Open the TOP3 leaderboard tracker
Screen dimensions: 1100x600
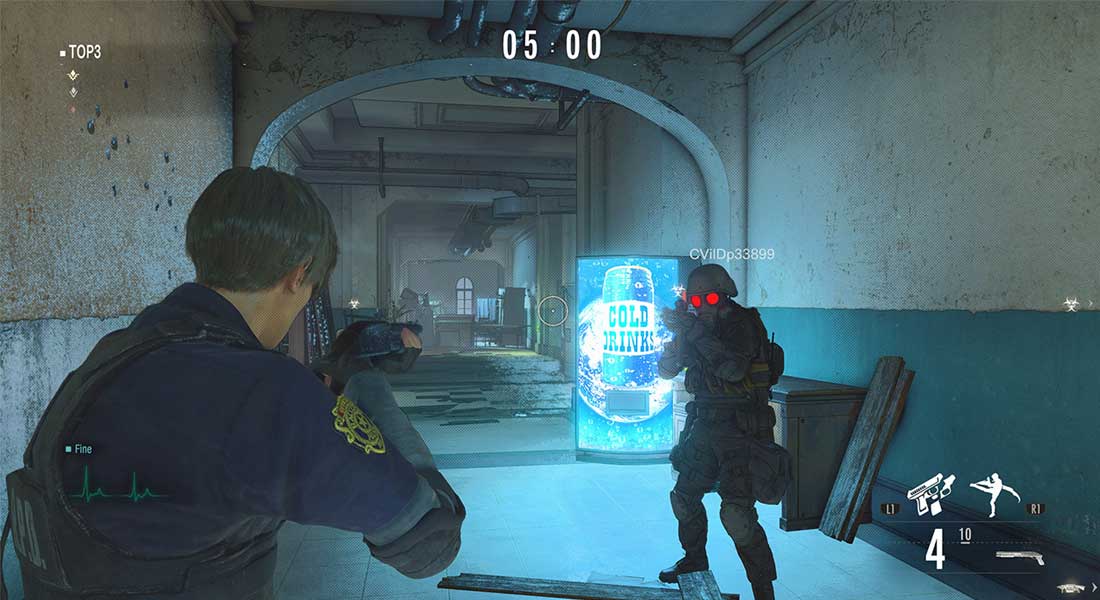point(81,52)
